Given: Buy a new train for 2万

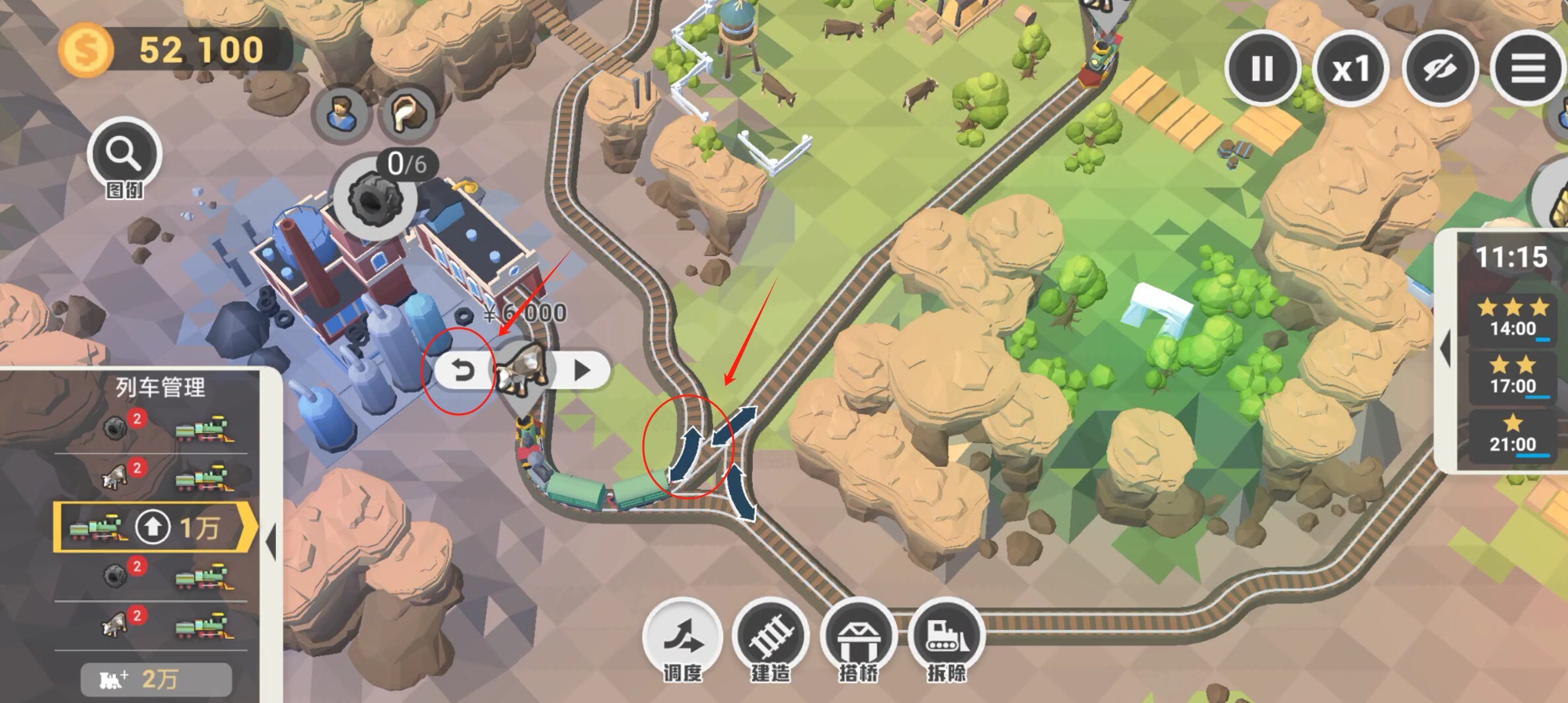Looking at the screenshot, I should (x=156, y=679).
